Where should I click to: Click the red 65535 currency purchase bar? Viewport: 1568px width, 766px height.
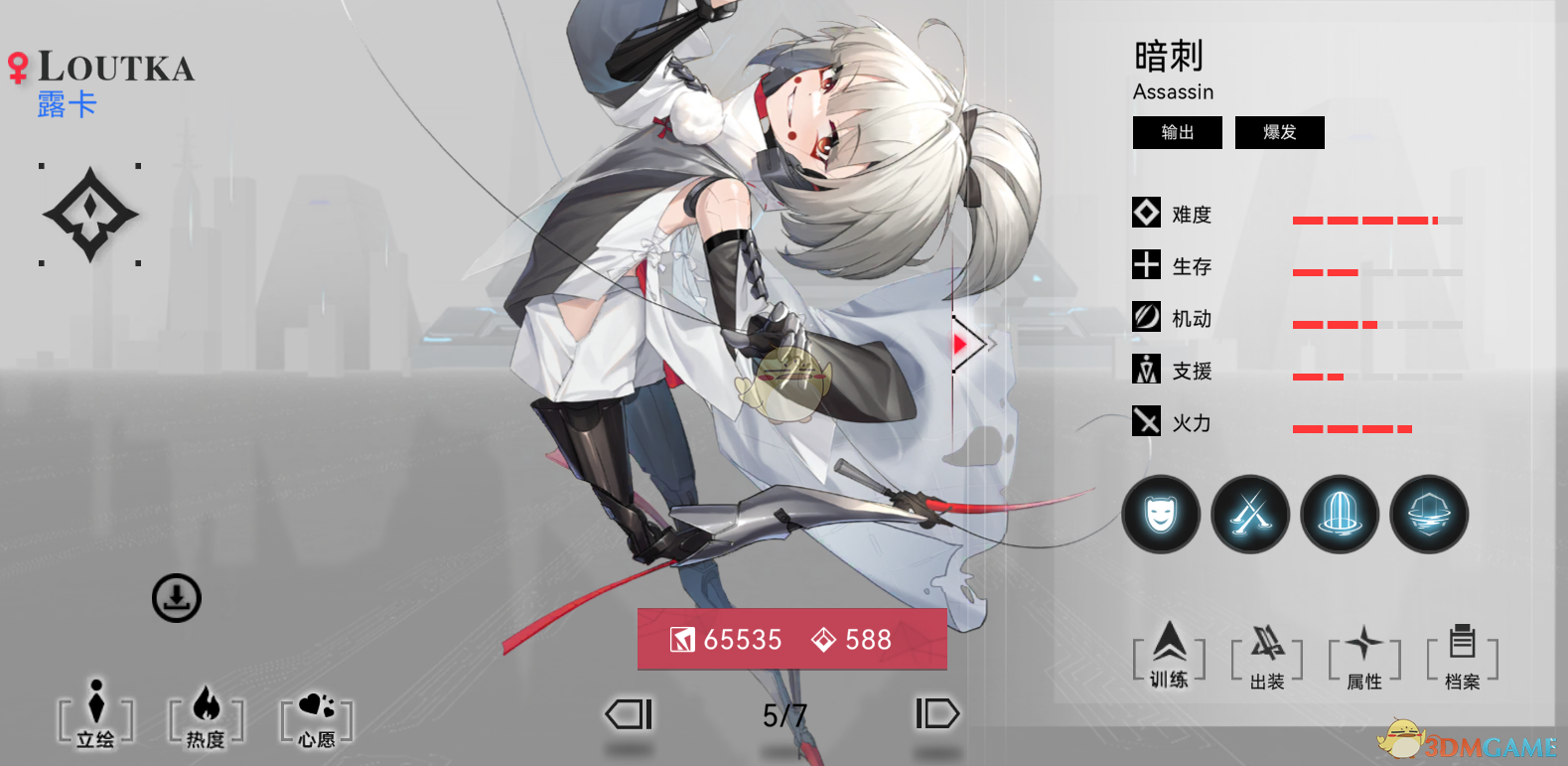pyautogui.click(x=791, y=639)
